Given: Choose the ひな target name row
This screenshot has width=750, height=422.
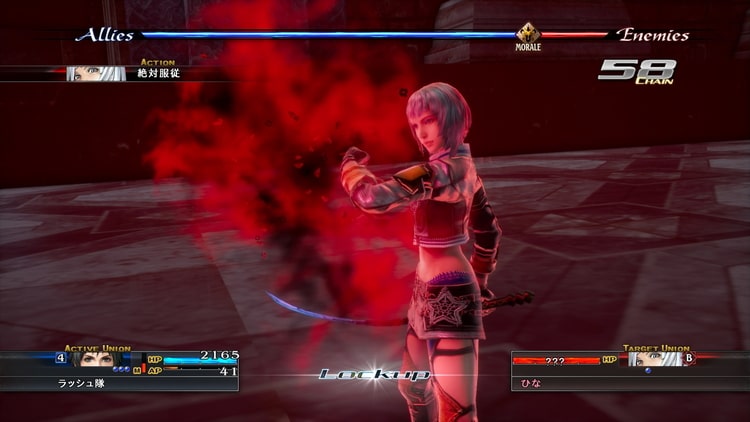Looking at the screenshot, I should tap(630, 383).
